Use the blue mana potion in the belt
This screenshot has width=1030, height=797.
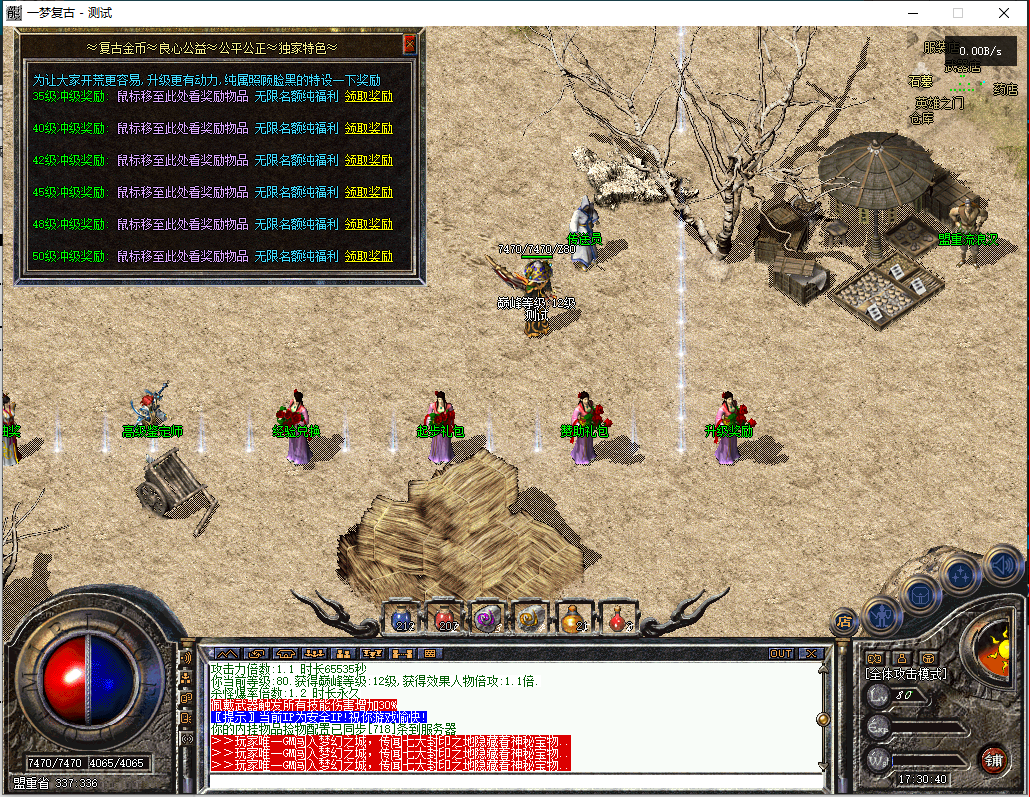point(403,619)
